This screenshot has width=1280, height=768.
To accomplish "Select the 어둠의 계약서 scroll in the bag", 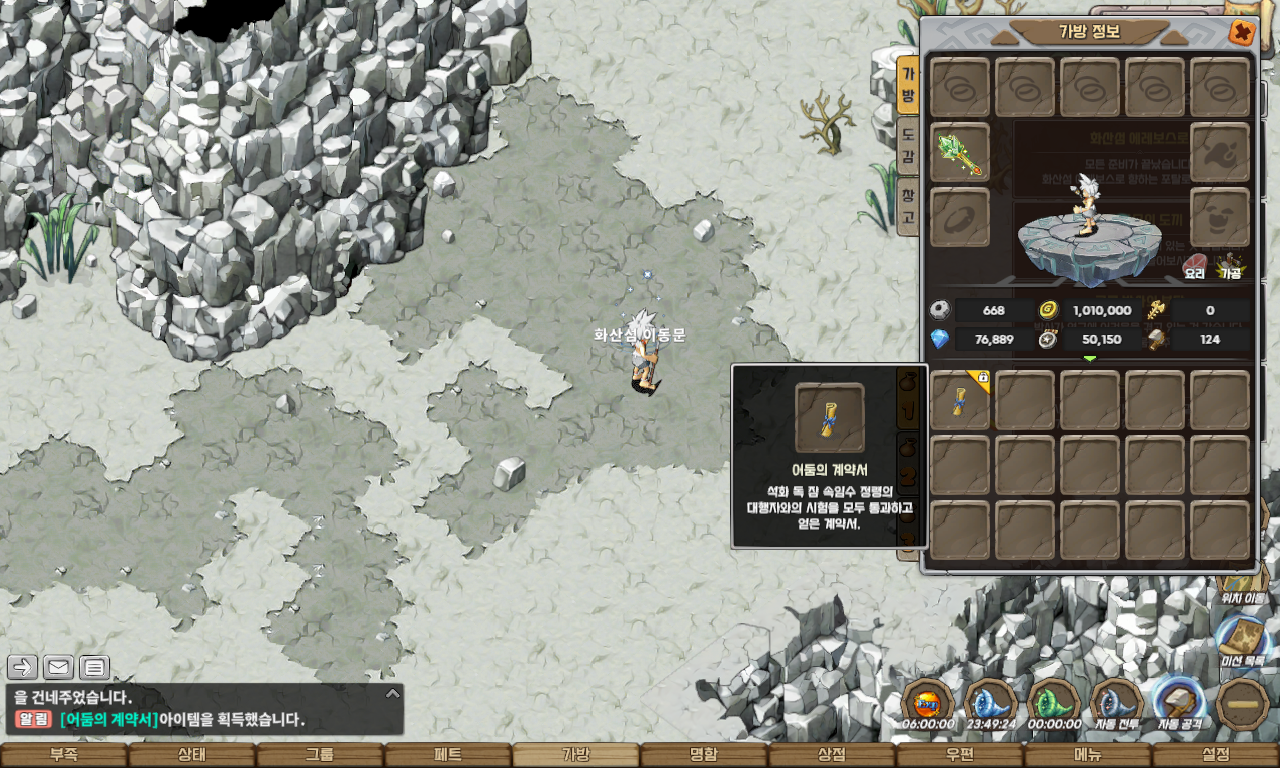I will pyautogui.click(x=960, y=400).
